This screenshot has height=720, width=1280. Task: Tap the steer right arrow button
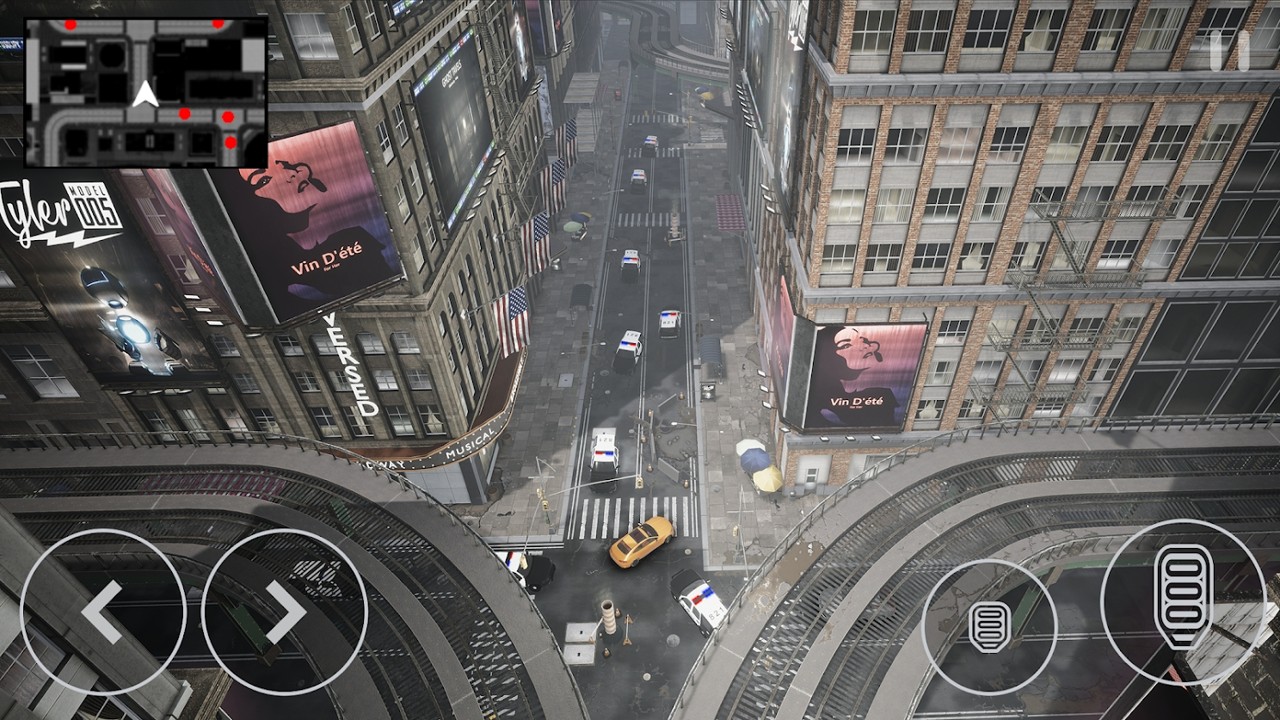pyautogui.click(x=285, y=612)
